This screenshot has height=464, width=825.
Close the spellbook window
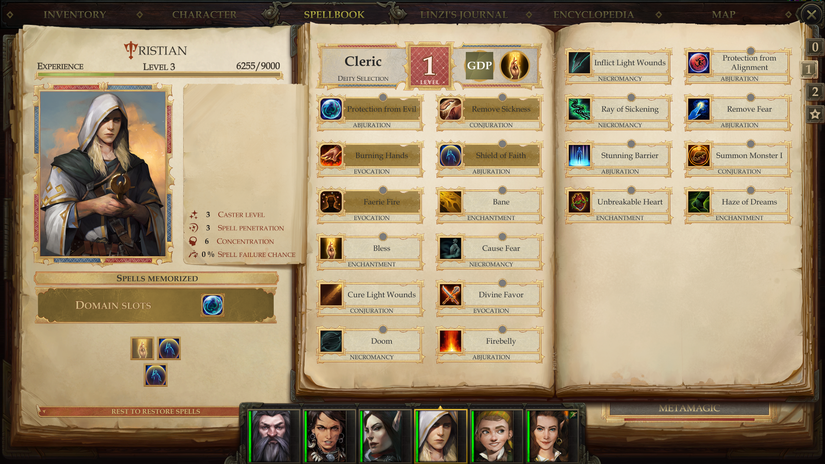(810, 14)
